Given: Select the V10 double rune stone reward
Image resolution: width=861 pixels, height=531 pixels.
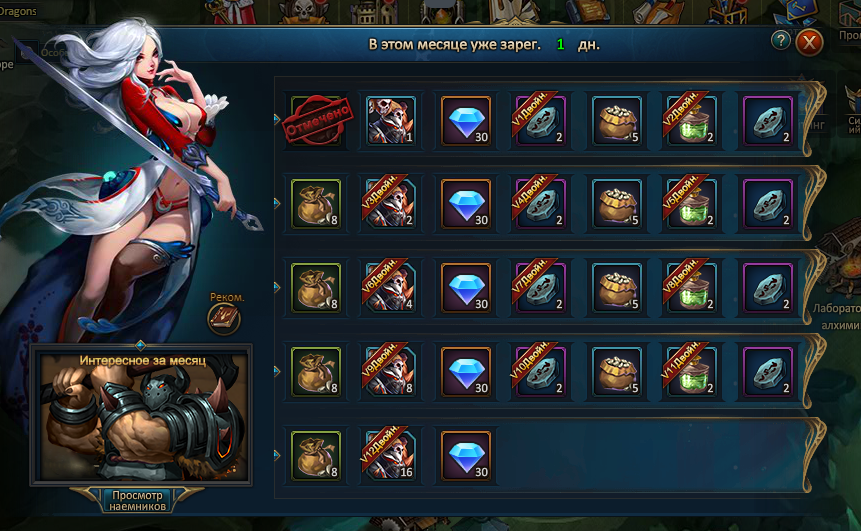Looking at the screenshot, I should (x=541, y=372).
